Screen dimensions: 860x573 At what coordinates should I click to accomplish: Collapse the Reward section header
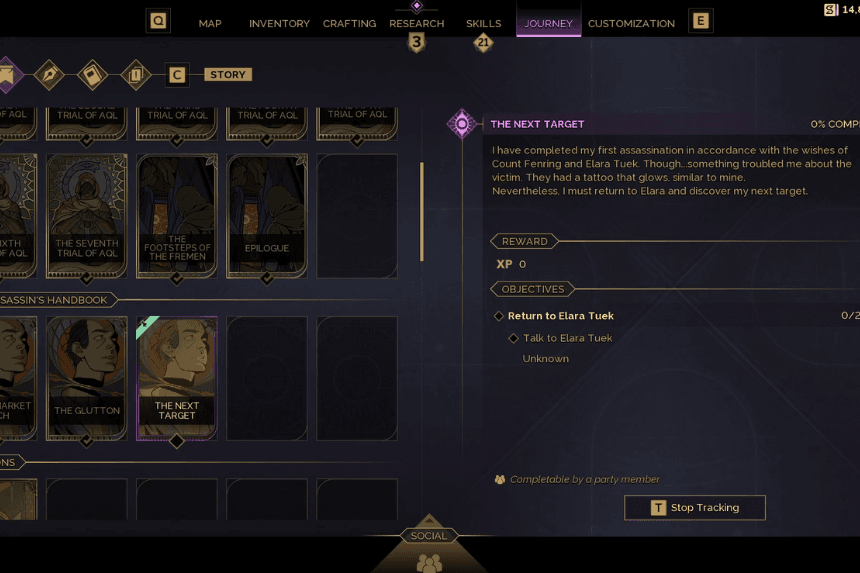(x=525, y=241)
